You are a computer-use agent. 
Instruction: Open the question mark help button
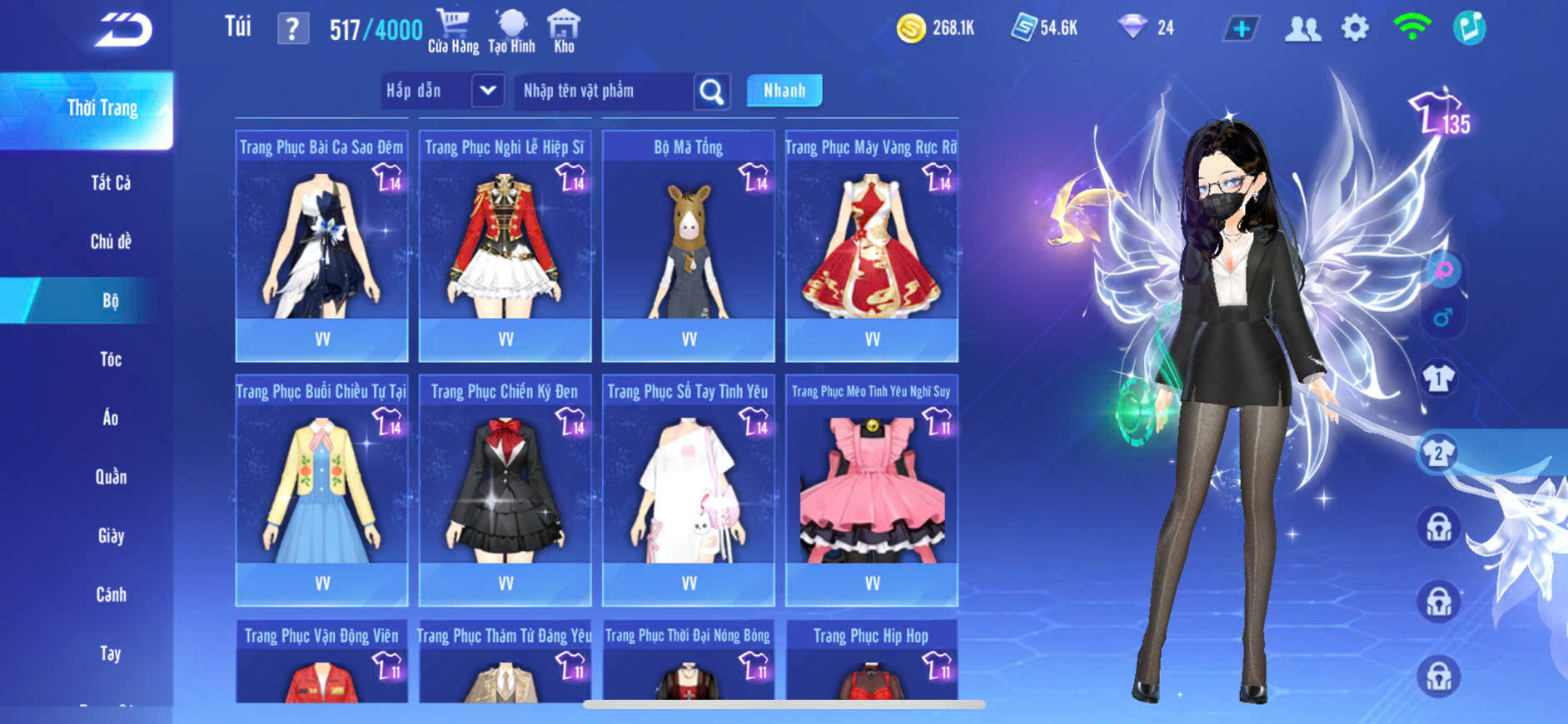pyautogui.click(x=292, y=29)
